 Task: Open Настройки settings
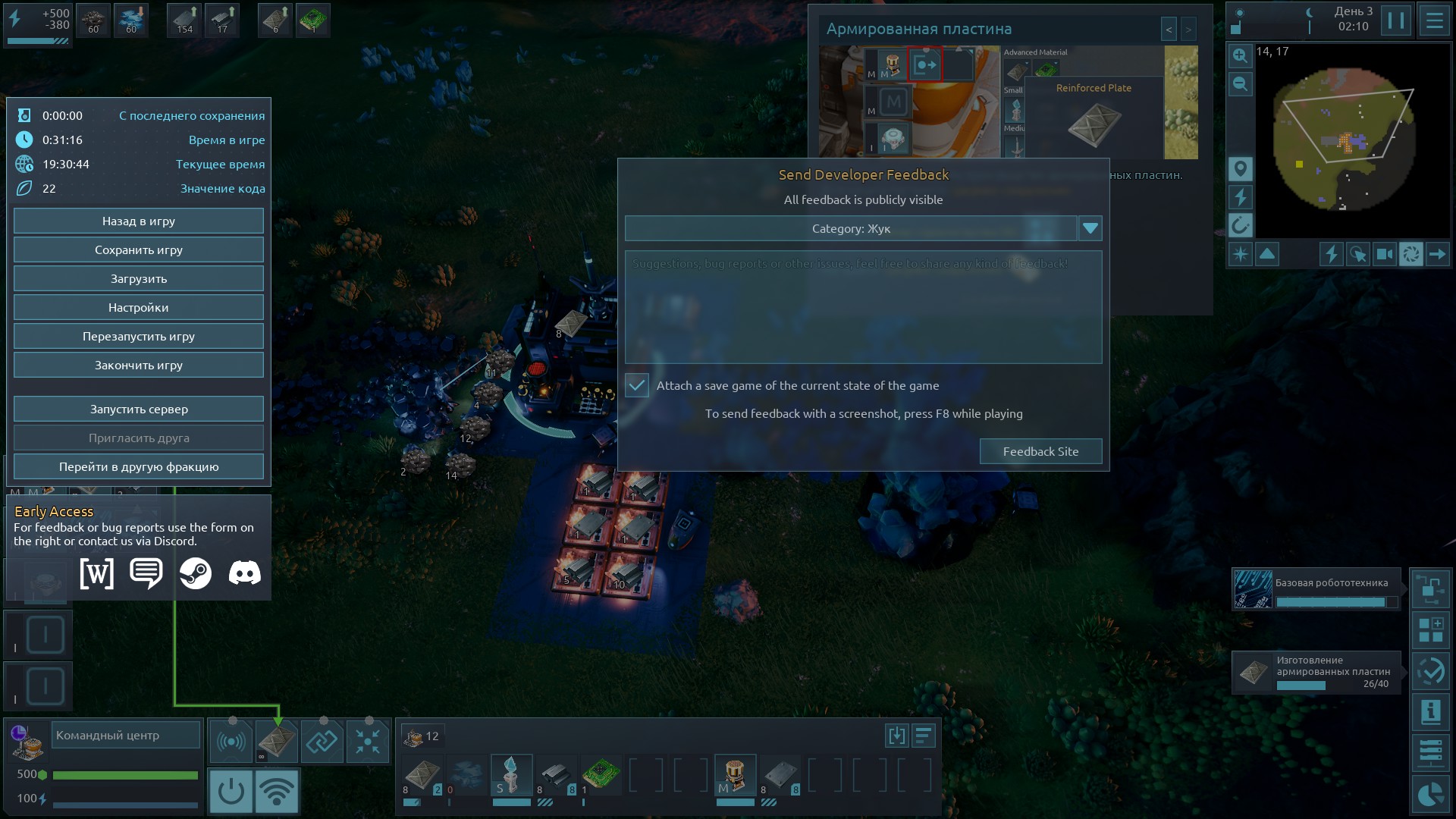(139, 308)
